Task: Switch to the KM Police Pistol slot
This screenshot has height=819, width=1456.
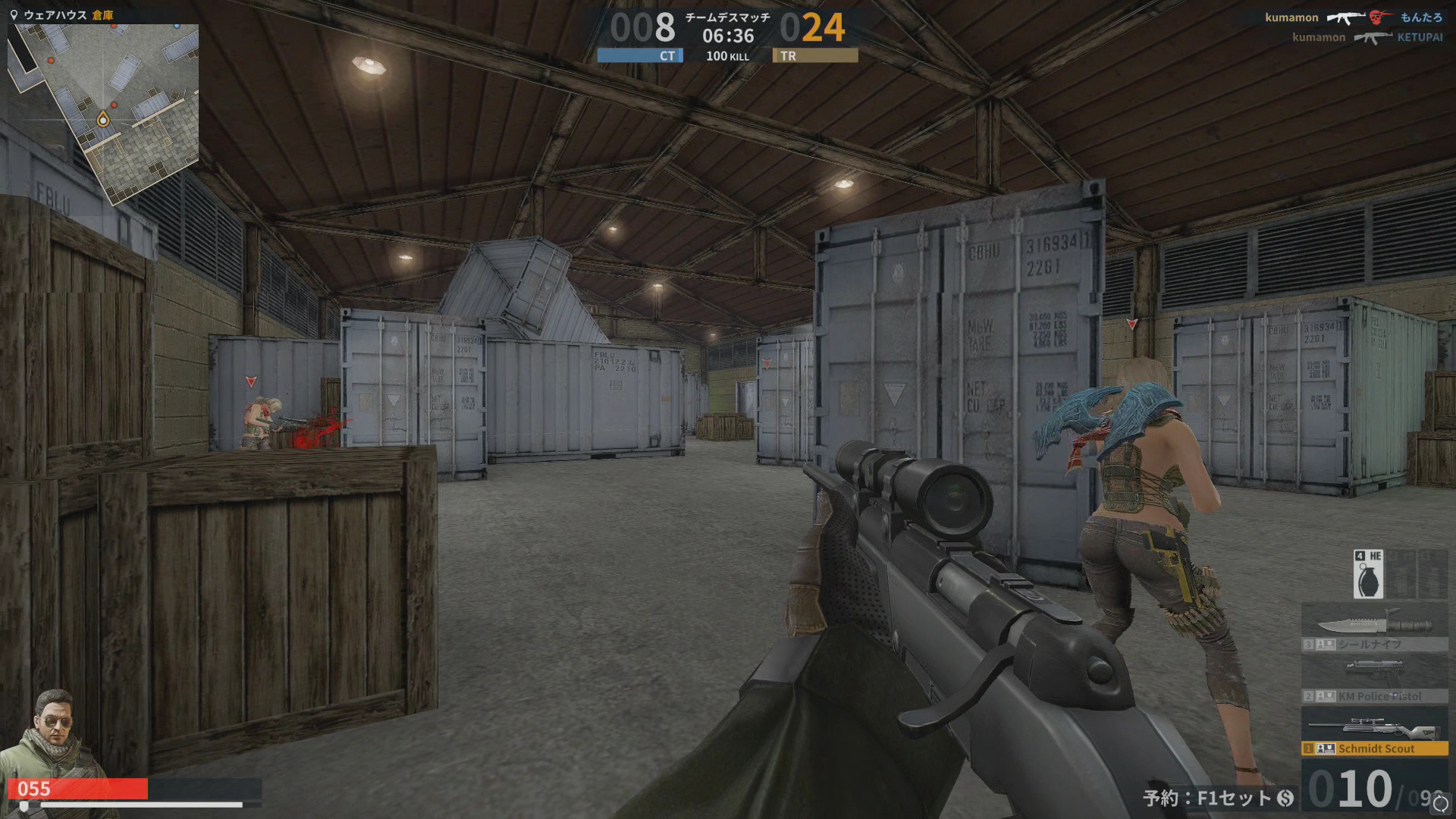Action: (x=1374, y=679)
